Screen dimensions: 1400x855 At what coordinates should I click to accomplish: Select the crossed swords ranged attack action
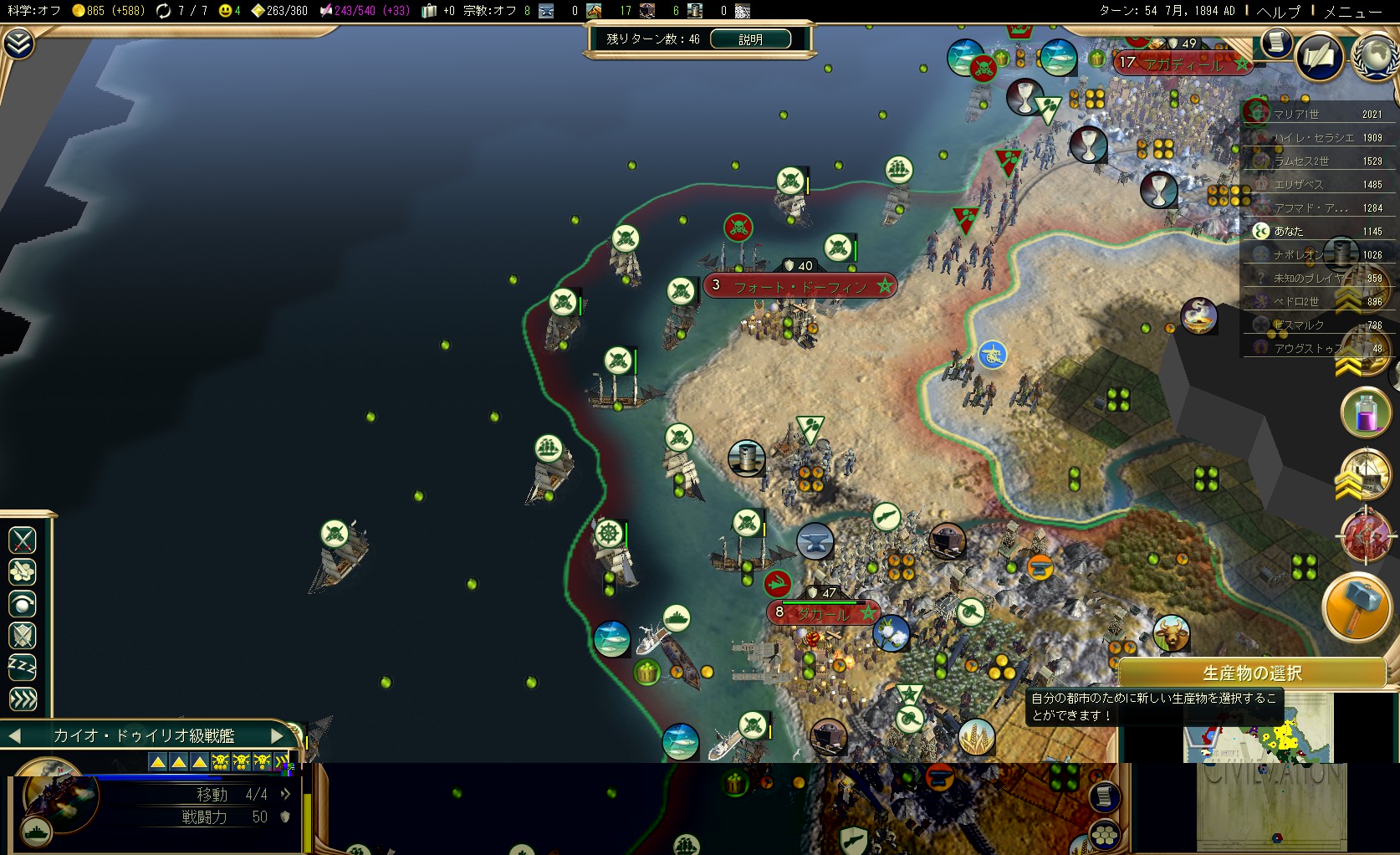click(23, 540)
